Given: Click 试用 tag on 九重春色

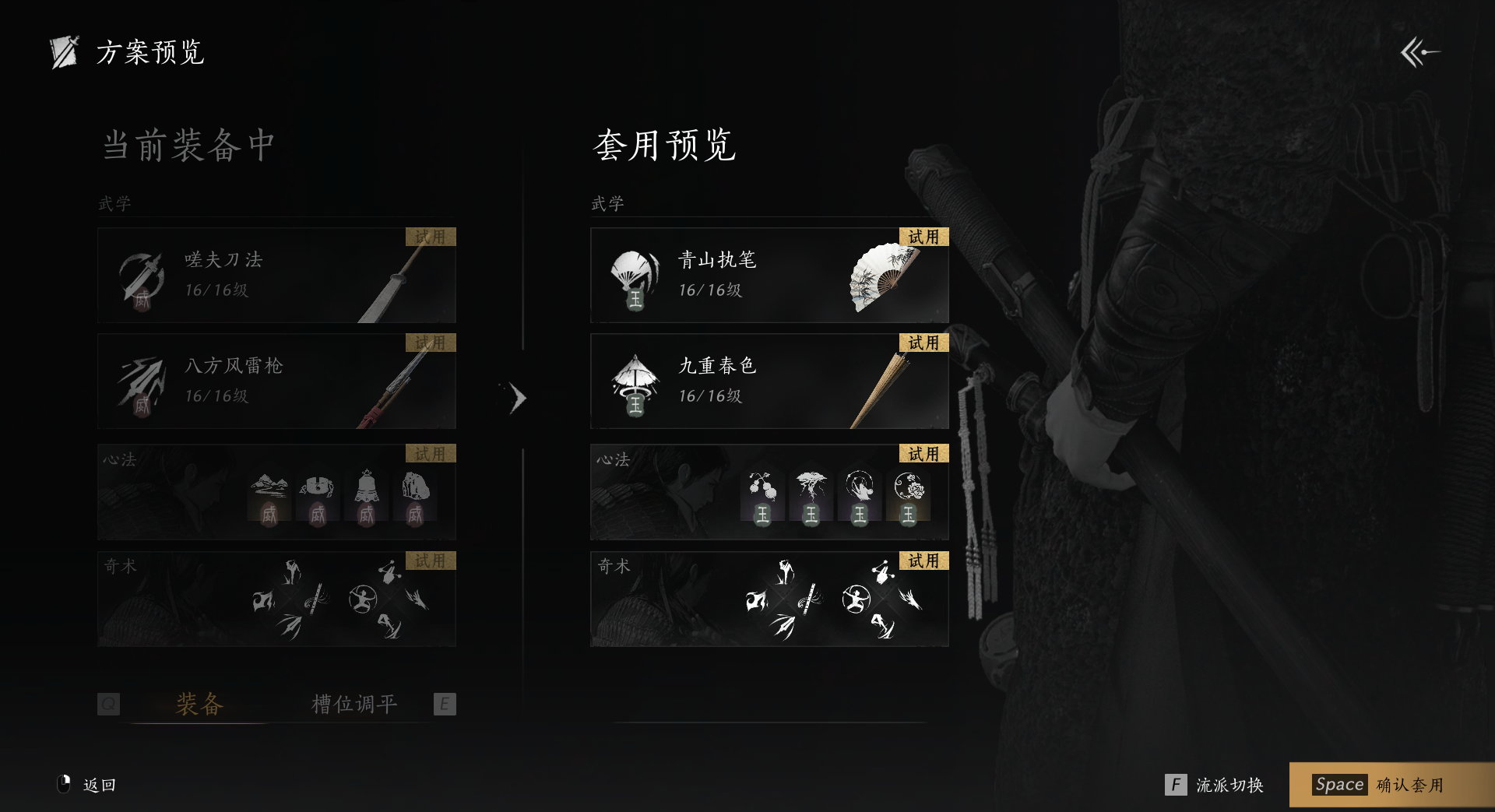Looking at the screenshot, I should (x=923, y=343).
